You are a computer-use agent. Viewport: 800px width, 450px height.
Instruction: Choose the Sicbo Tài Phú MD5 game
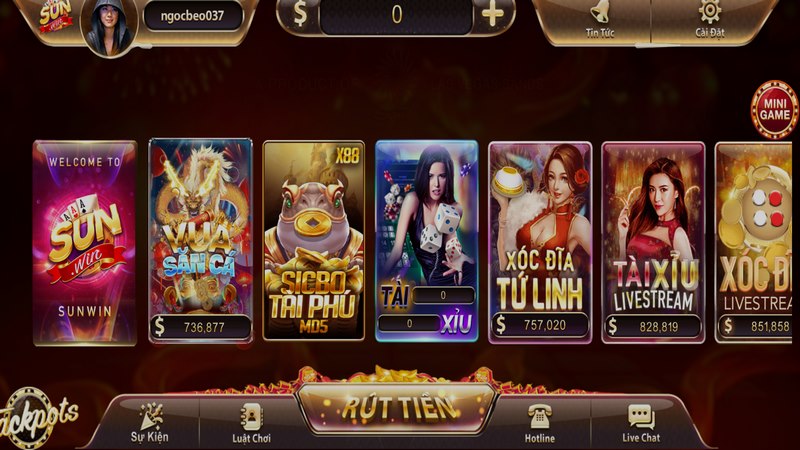click(313, 240)
